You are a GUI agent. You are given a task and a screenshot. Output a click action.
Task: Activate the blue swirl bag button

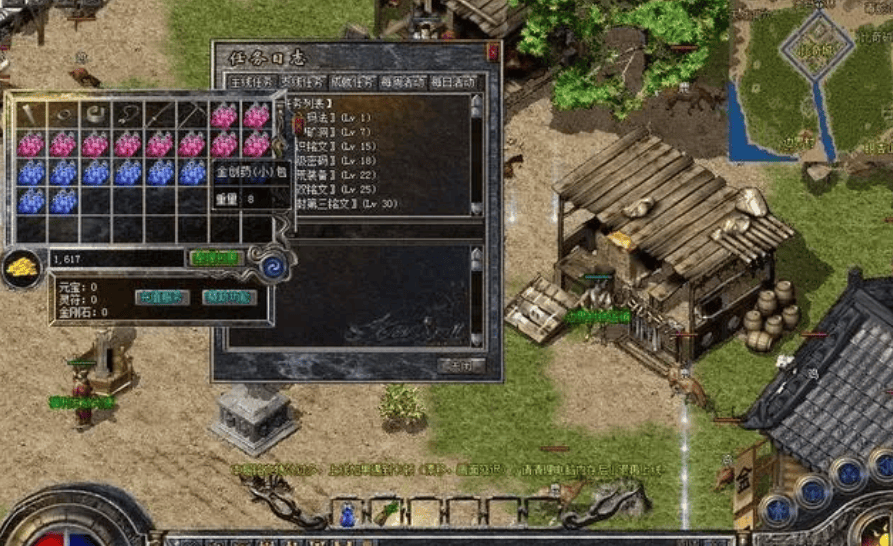coord(271,267)
